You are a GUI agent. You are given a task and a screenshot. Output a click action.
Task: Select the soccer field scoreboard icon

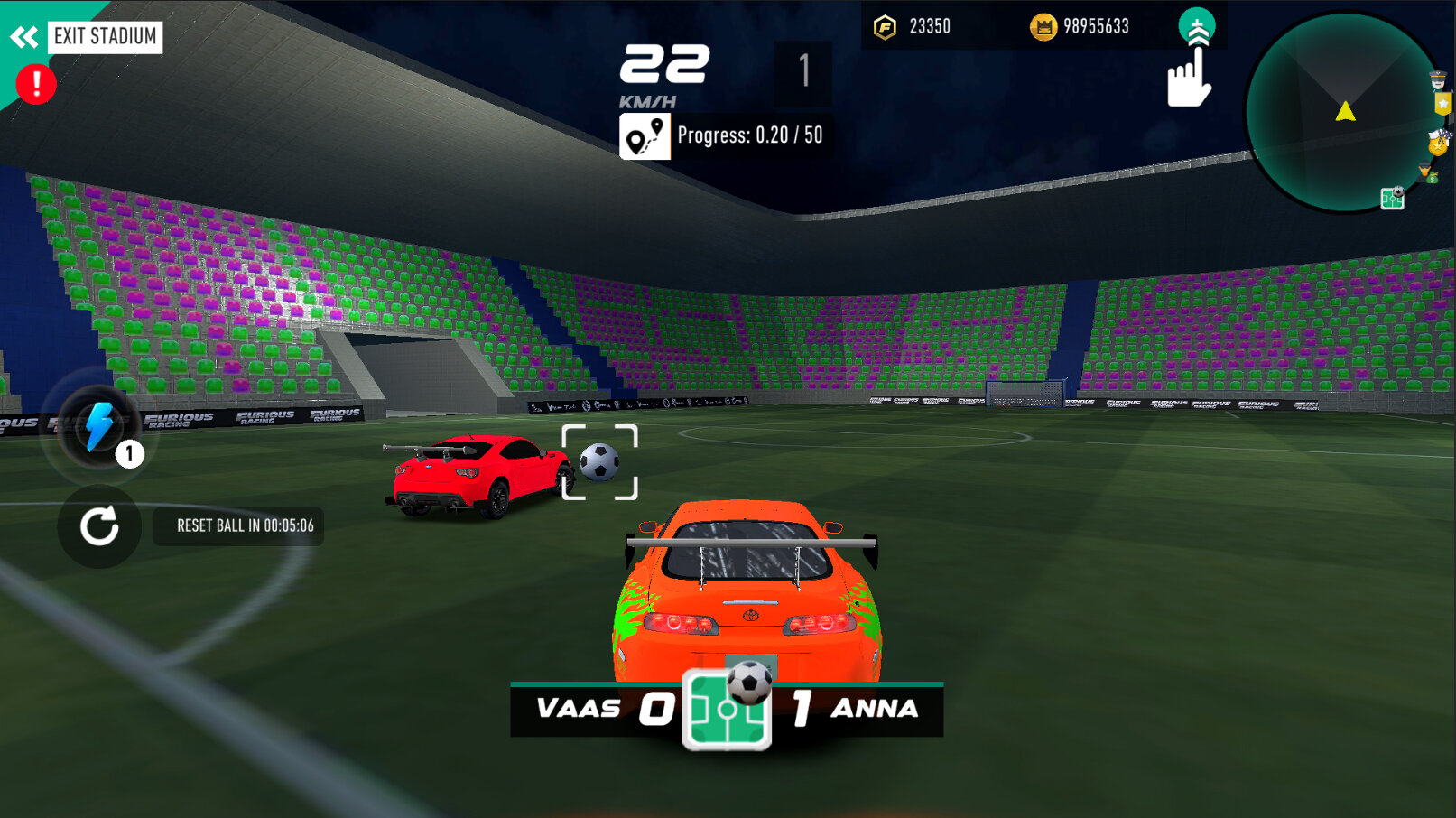click(727, 710)
